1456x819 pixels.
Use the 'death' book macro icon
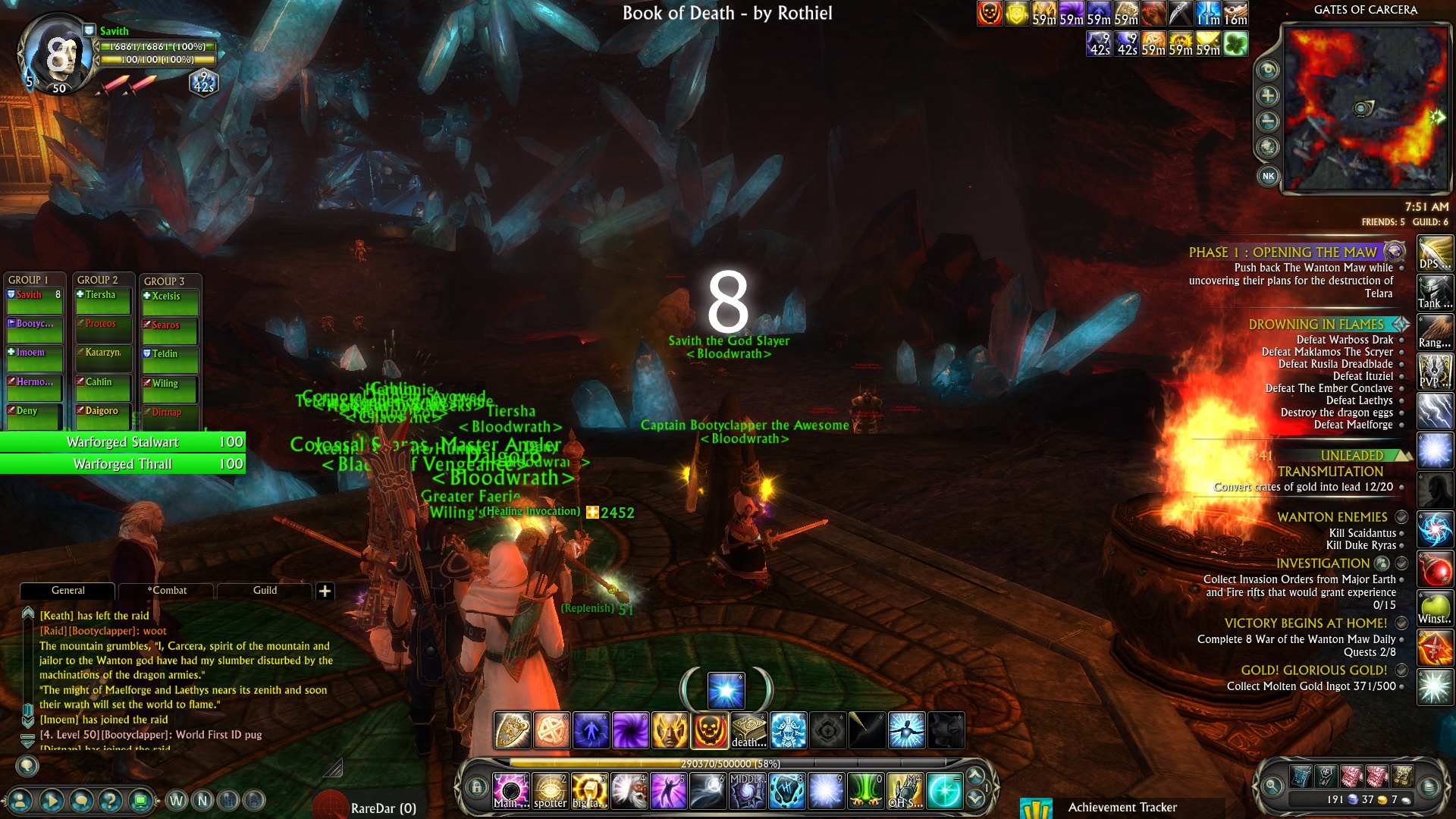tap(749, 731)
